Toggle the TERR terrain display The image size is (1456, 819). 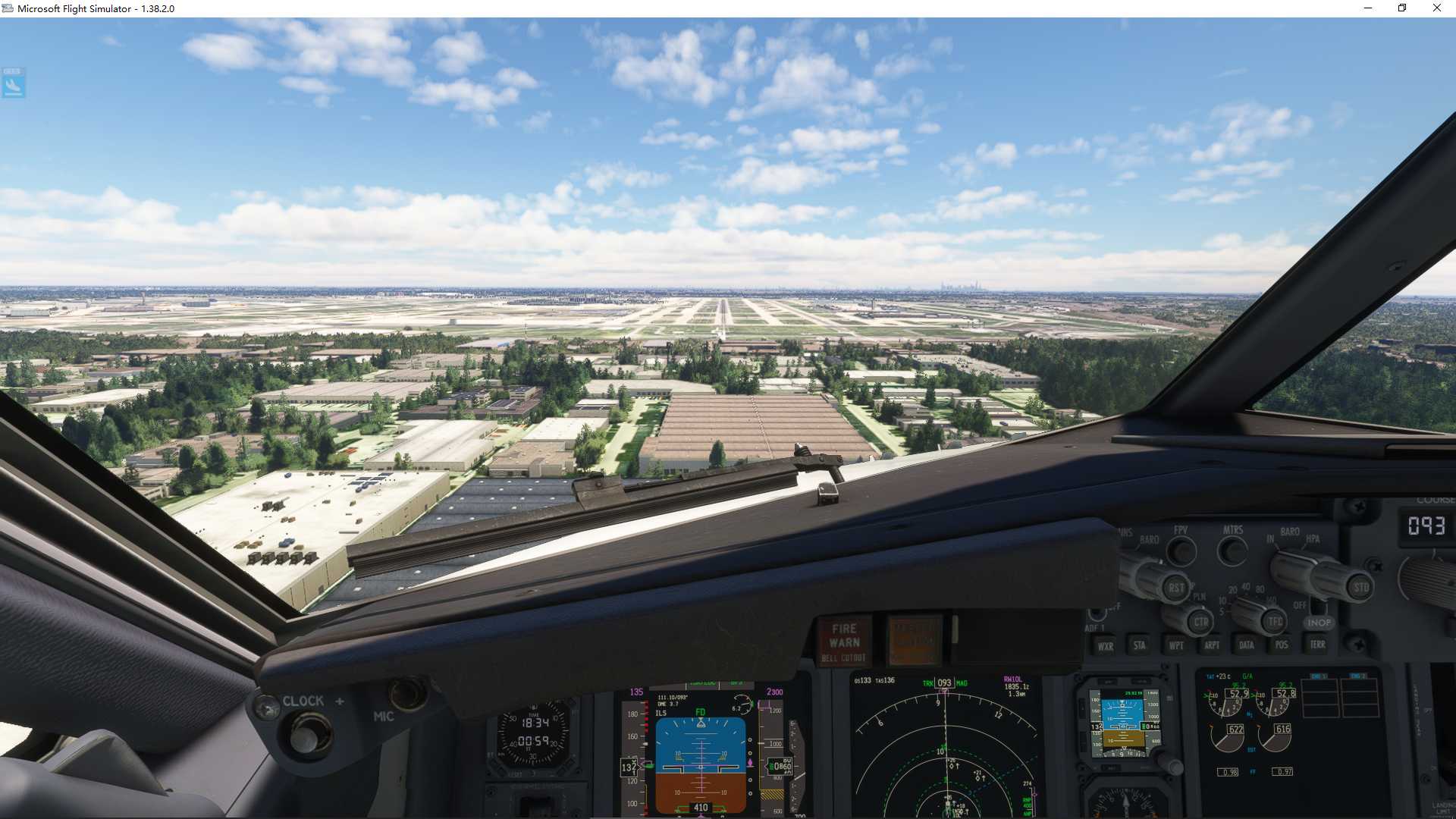(1318, 645)
